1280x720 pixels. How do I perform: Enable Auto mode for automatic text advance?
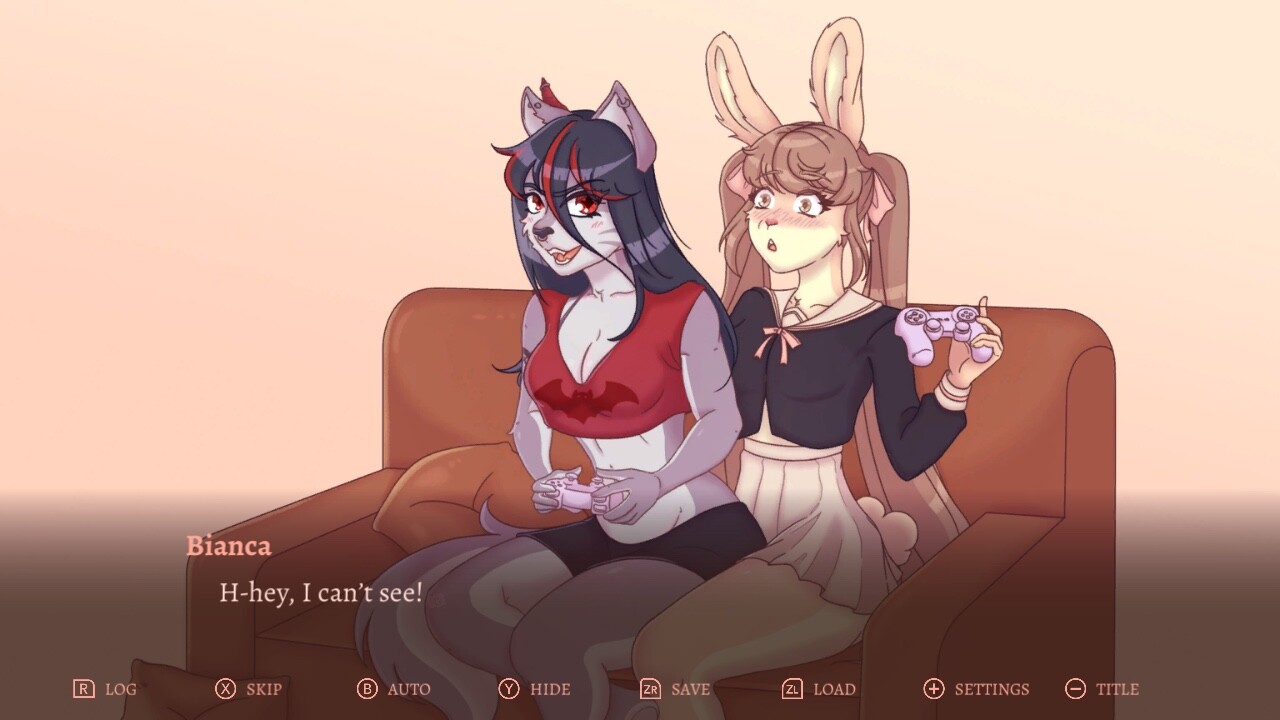pyautogui.click(x=408, y=689)
